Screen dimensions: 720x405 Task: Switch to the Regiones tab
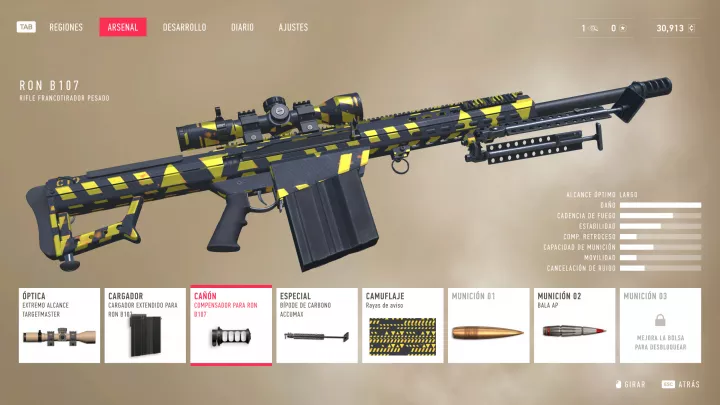66,27
